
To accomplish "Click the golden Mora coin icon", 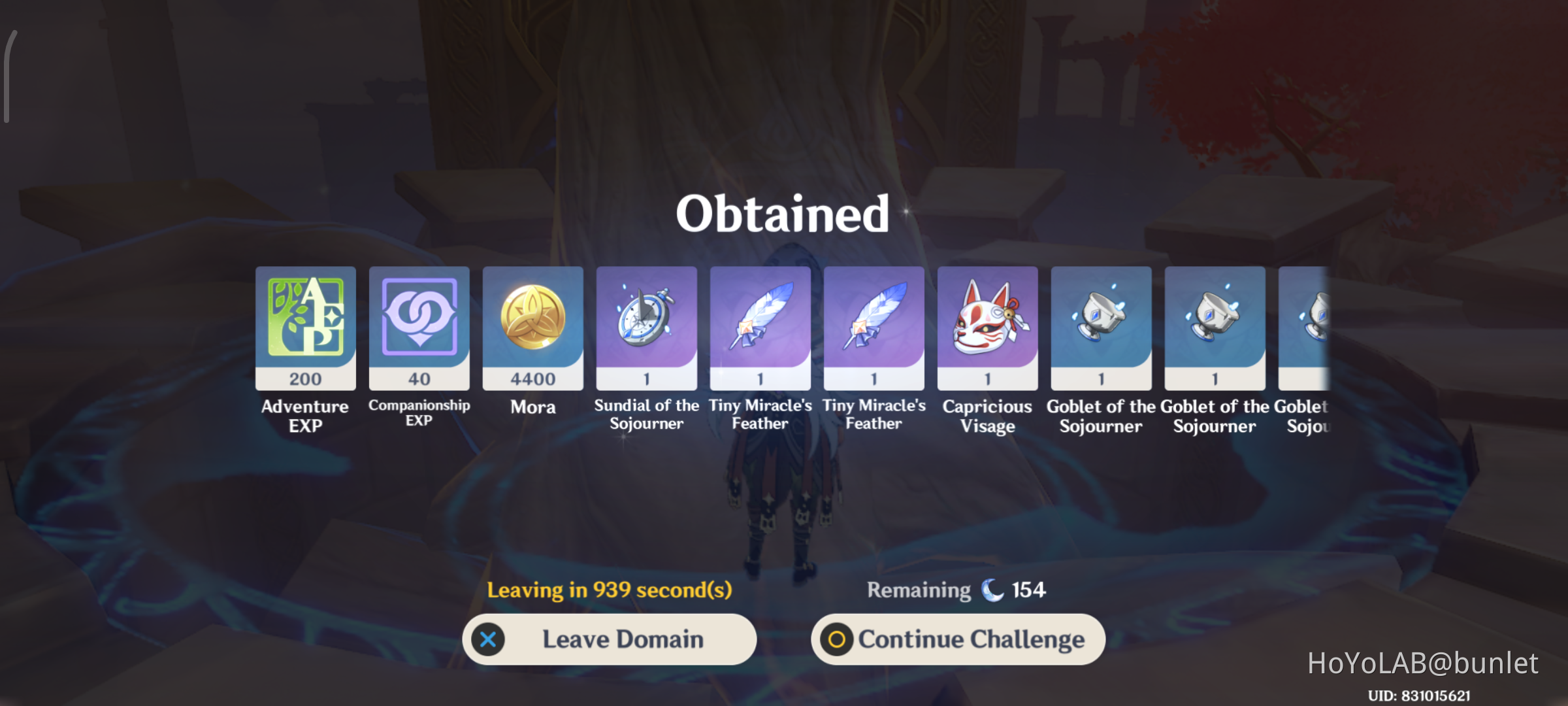I will point(532,324).
